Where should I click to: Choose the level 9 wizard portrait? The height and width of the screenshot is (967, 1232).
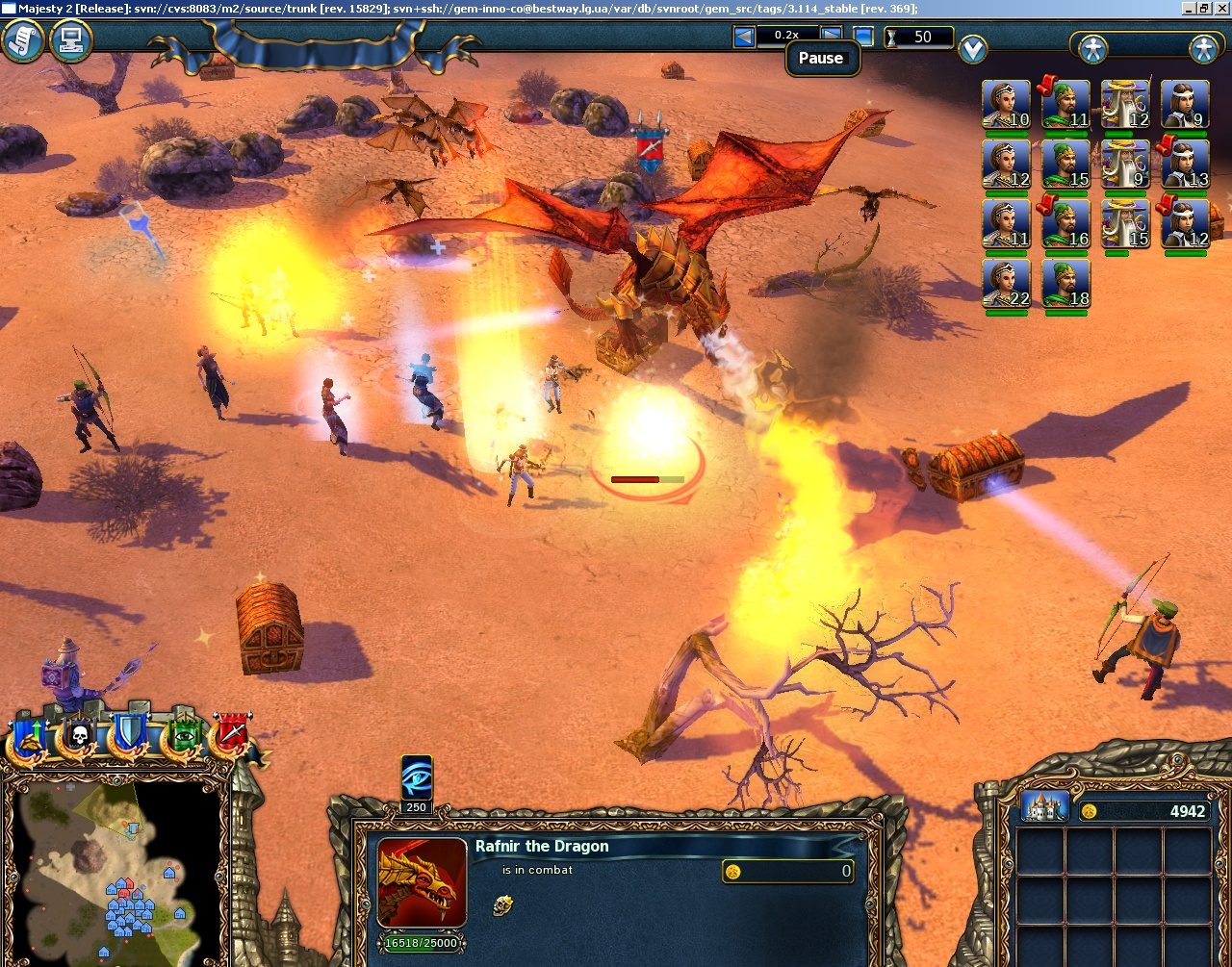point(1126,165)
